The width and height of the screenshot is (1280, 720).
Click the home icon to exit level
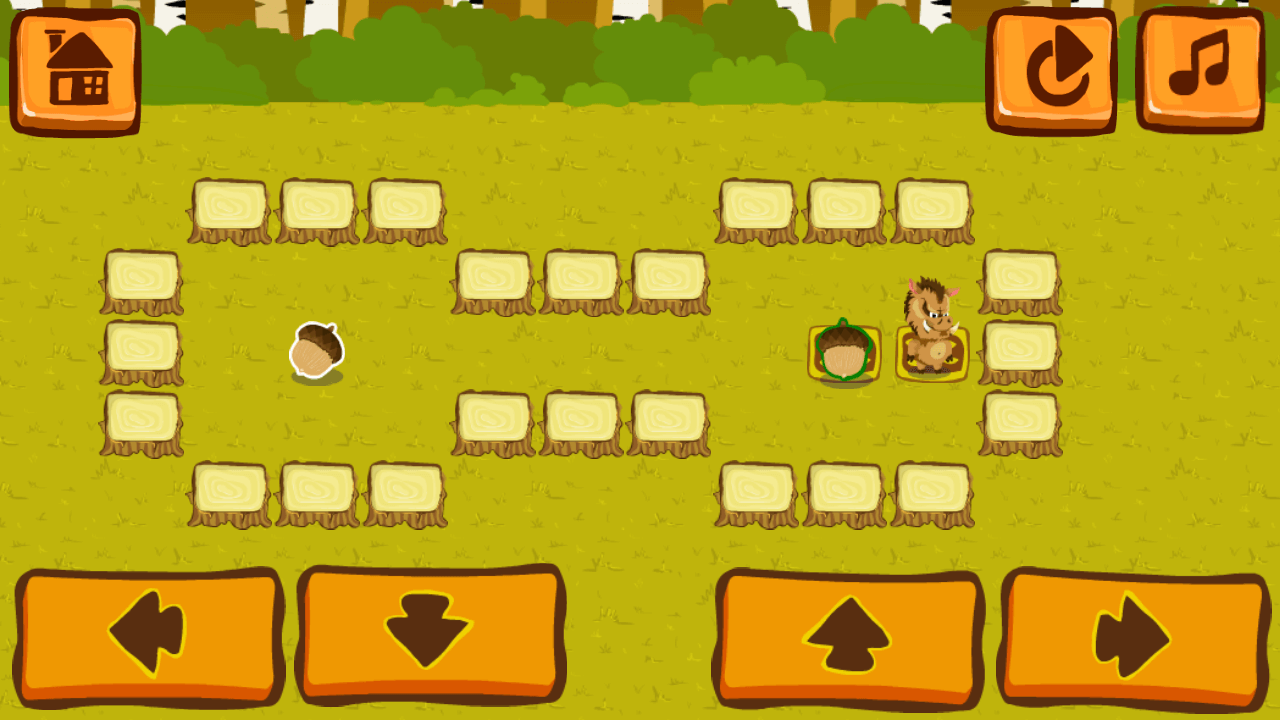click(x=75, y=68)
